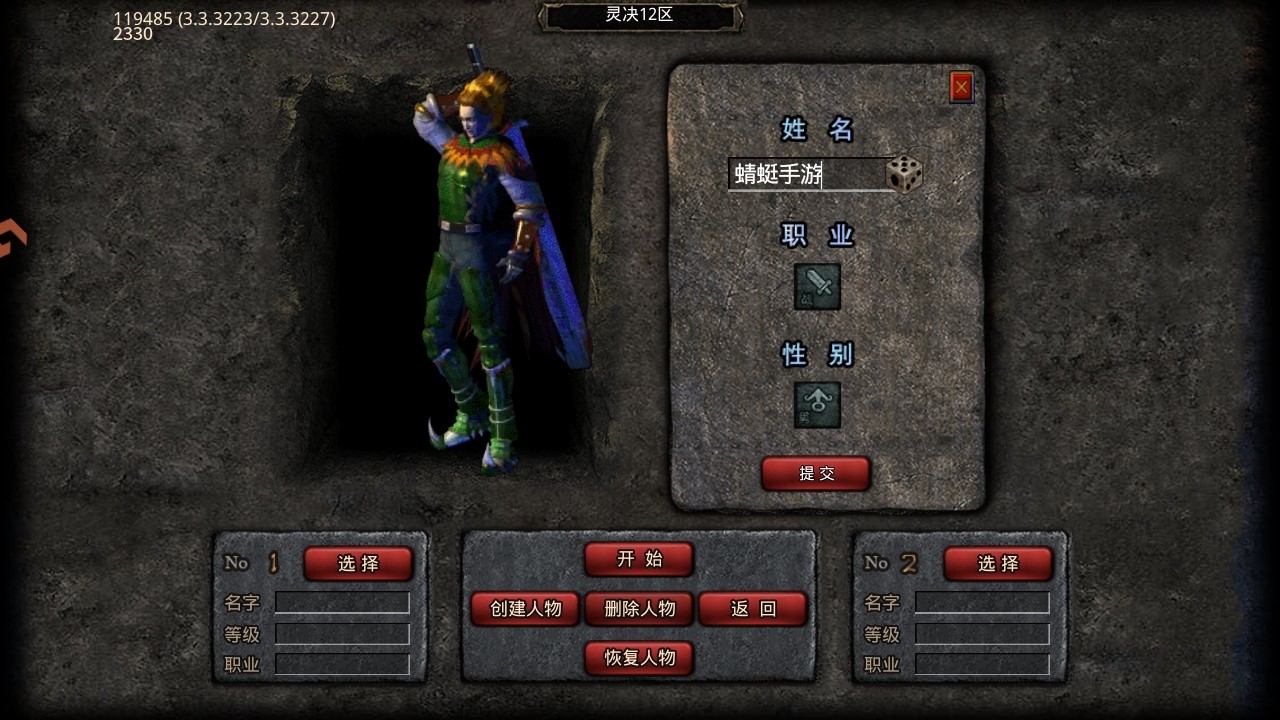Click the orange arrow at the screen edge
The width and height of the screenshot is (1280, 720).
pos(12,238)
